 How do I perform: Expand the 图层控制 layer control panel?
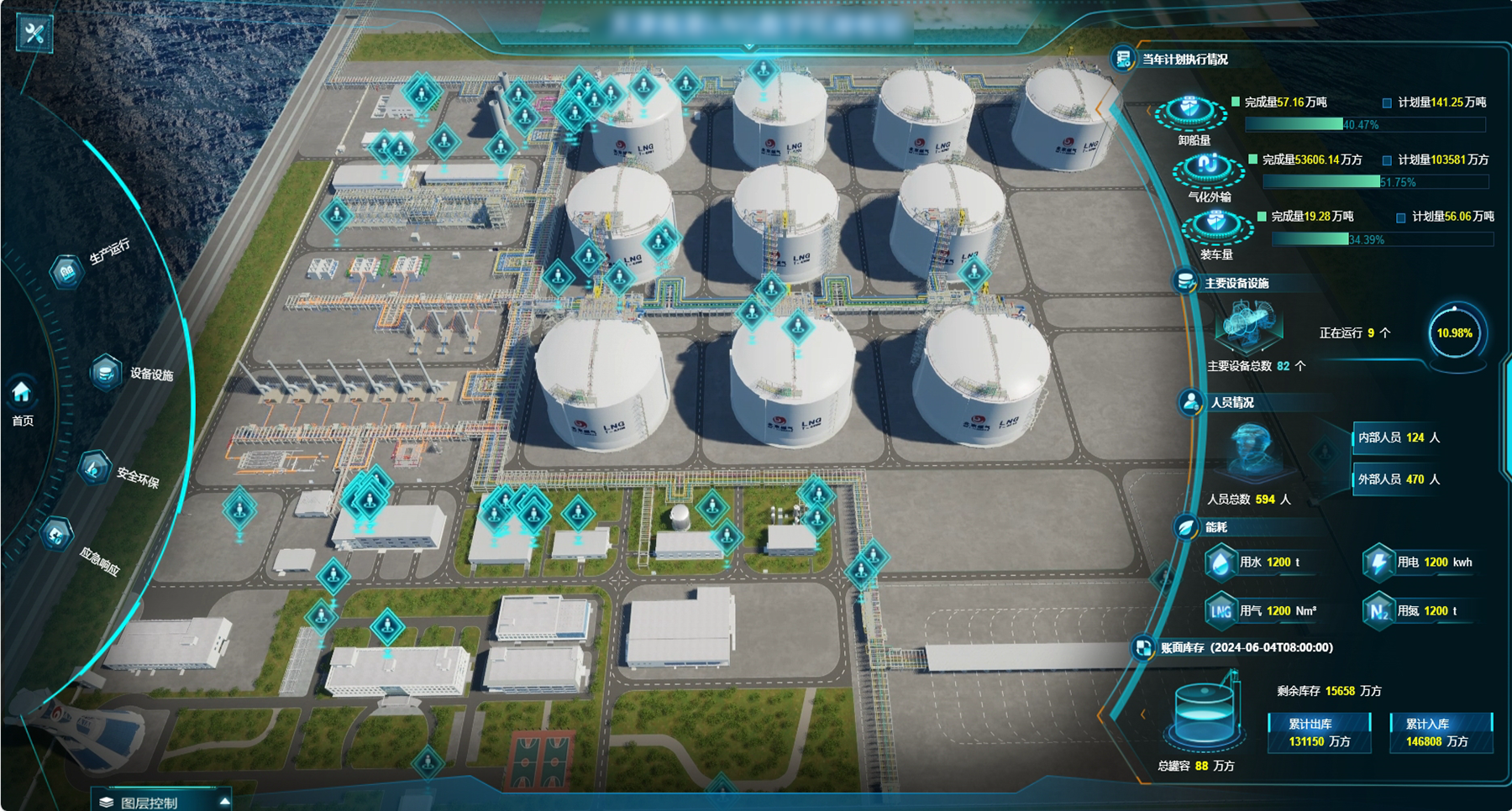161,802
